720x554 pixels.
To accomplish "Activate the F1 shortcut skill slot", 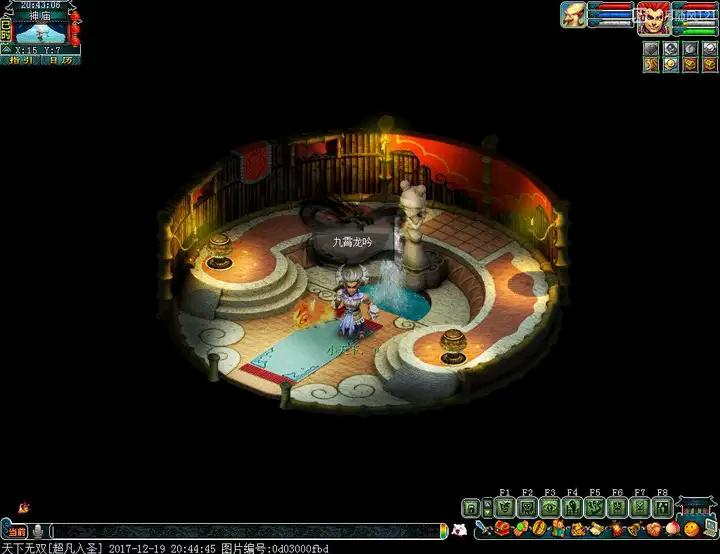I will click(504, 507).
